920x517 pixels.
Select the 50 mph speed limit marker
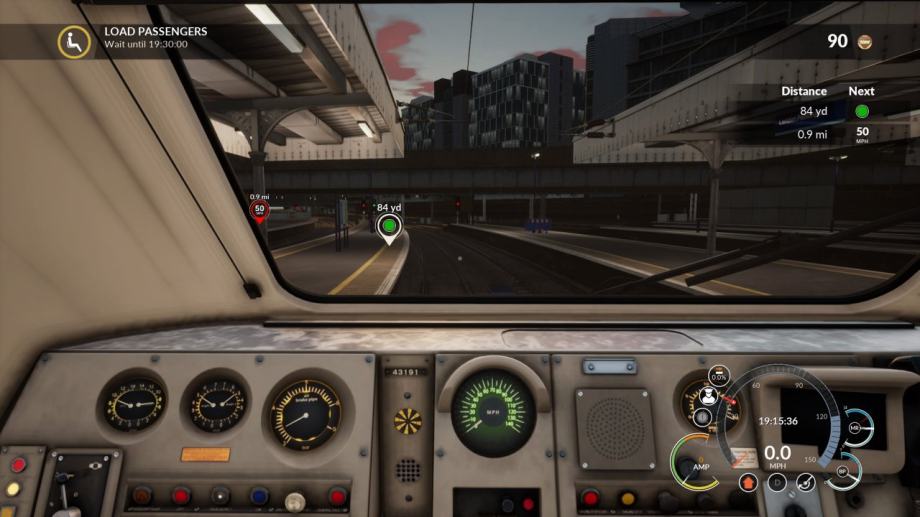[259, 210]
